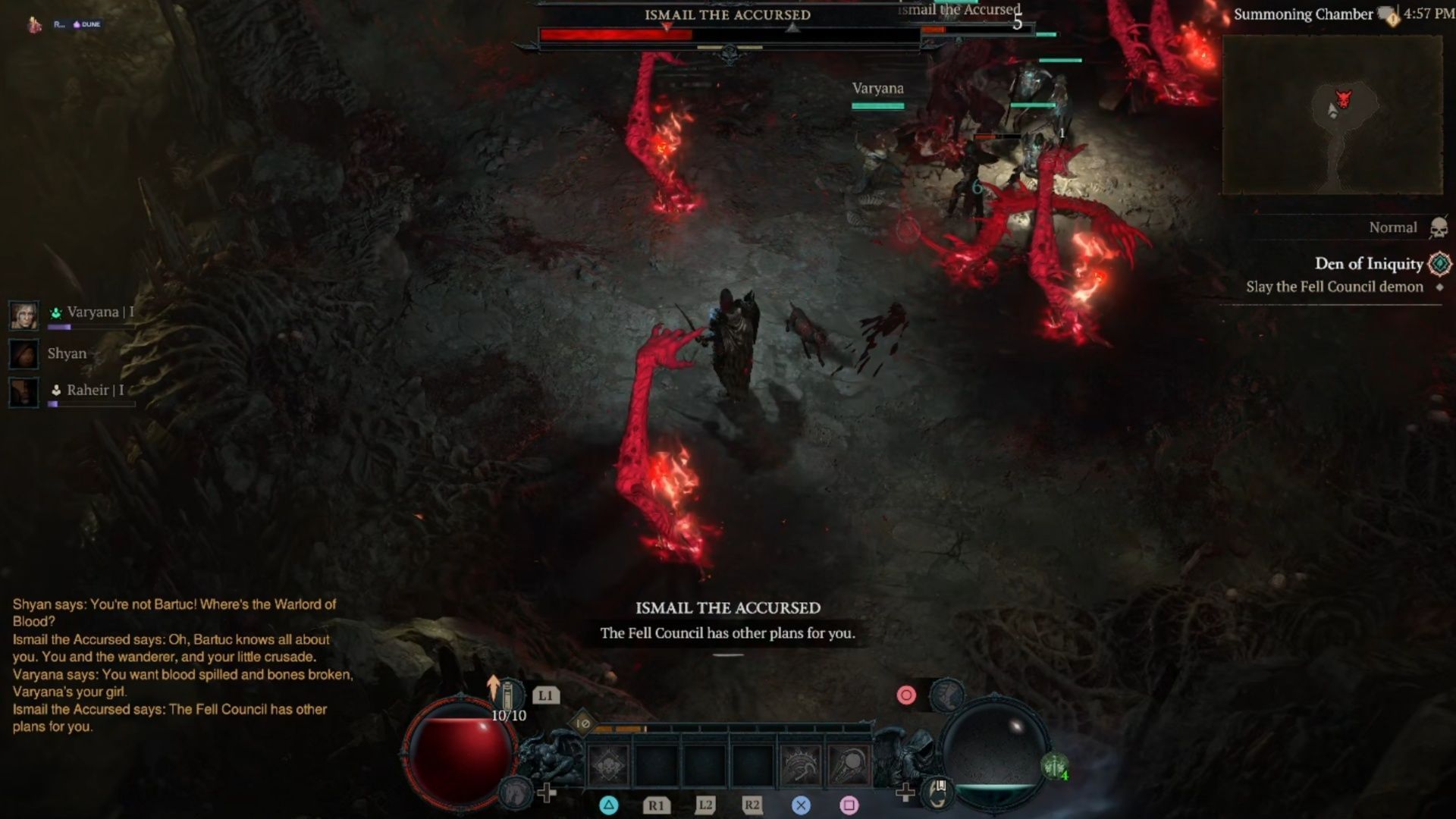The width and height of the screenshot is (1456, 819).
Task: Click the clenched fist icon above resource orb
Action: (x=946, y=694)
